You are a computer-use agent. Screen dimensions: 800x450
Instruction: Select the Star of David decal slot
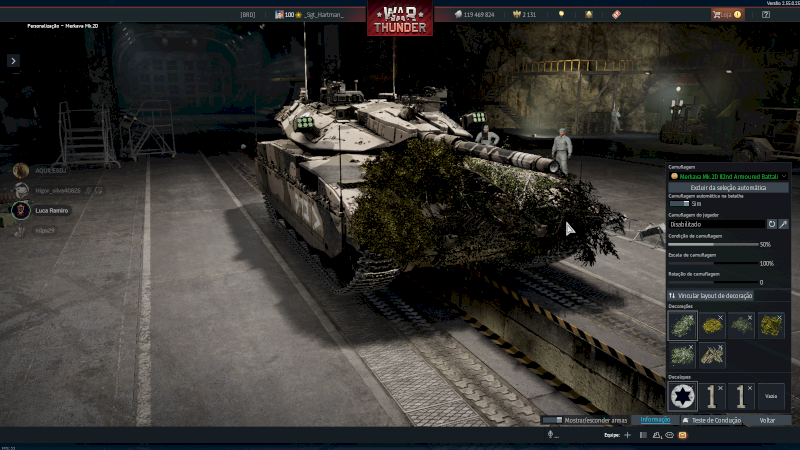682,397
